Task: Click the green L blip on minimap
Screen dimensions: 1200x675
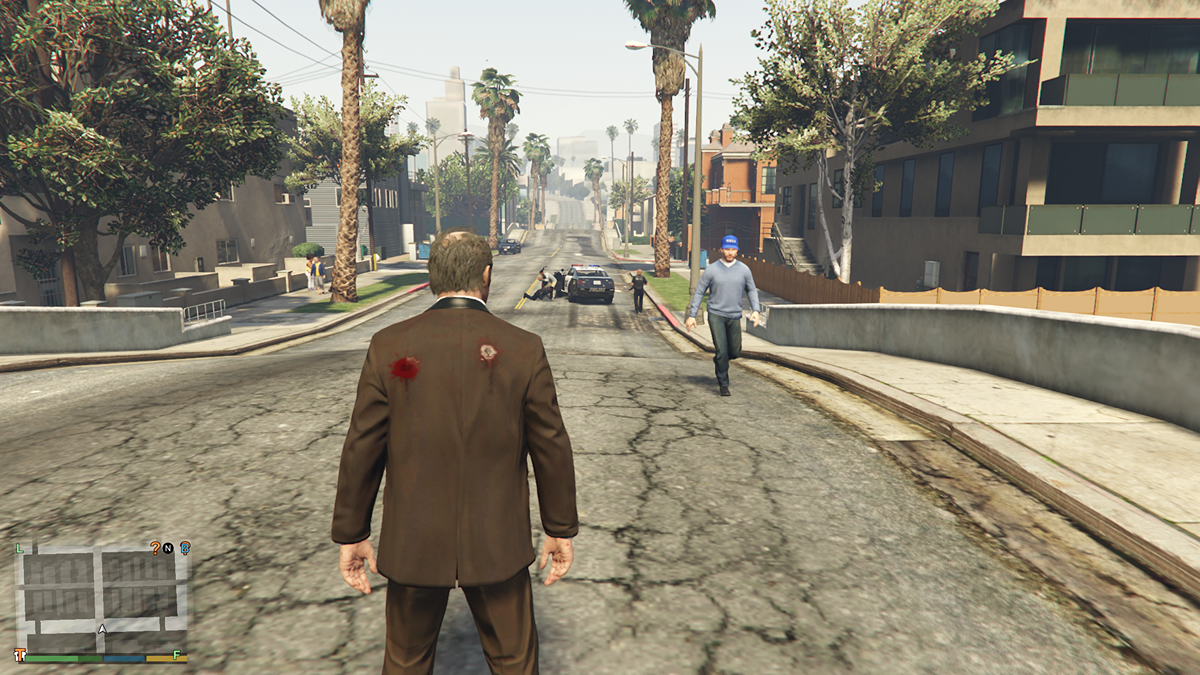Action: click(20, 548)
